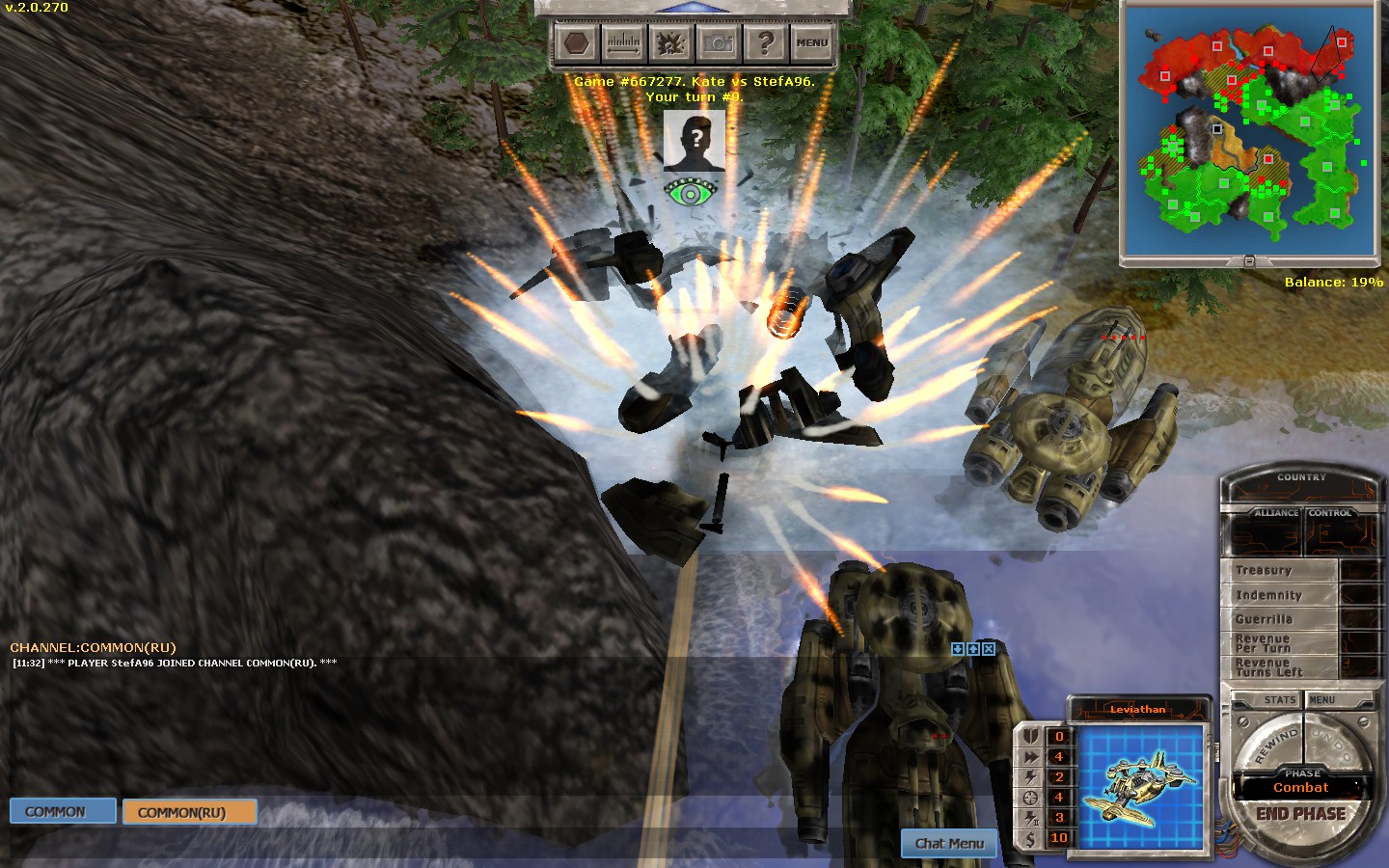Click the double-arrow speed icon in unit stats
The height and width of the screenshot is (868, 1389).
tap(1028, 756)
